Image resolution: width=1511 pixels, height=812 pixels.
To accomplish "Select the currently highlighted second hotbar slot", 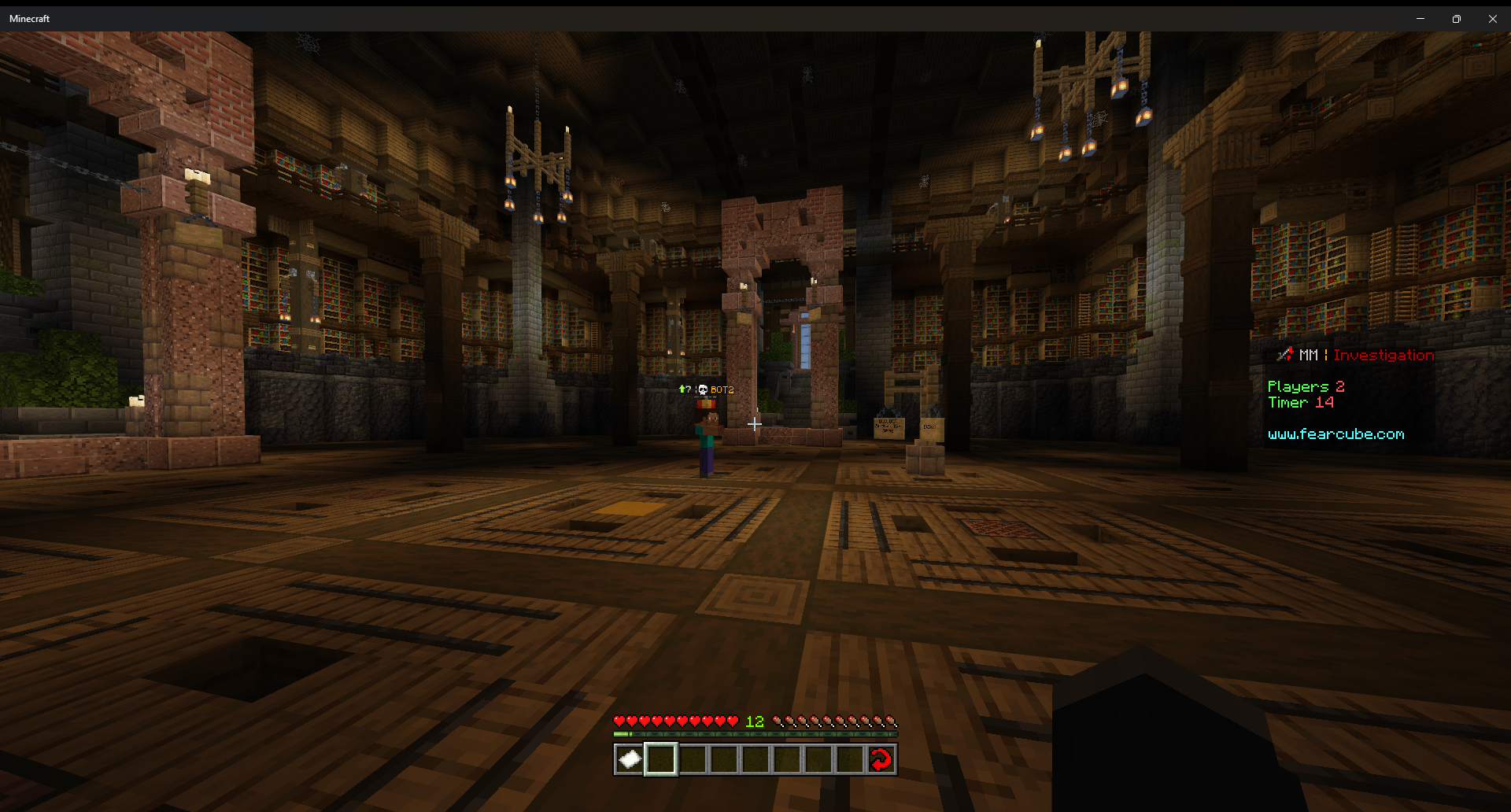I will coord(661,758).
